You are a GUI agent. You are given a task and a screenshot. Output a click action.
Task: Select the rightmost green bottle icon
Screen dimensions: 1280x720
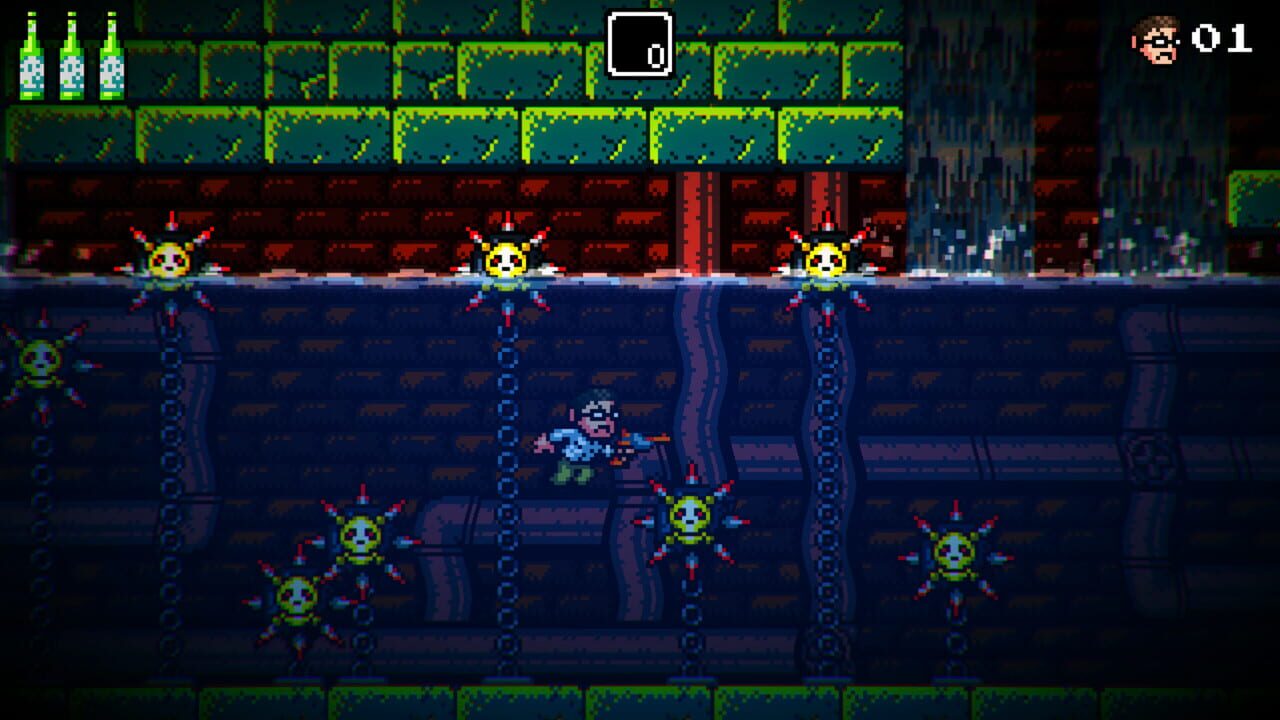click(x=108, y=55)
